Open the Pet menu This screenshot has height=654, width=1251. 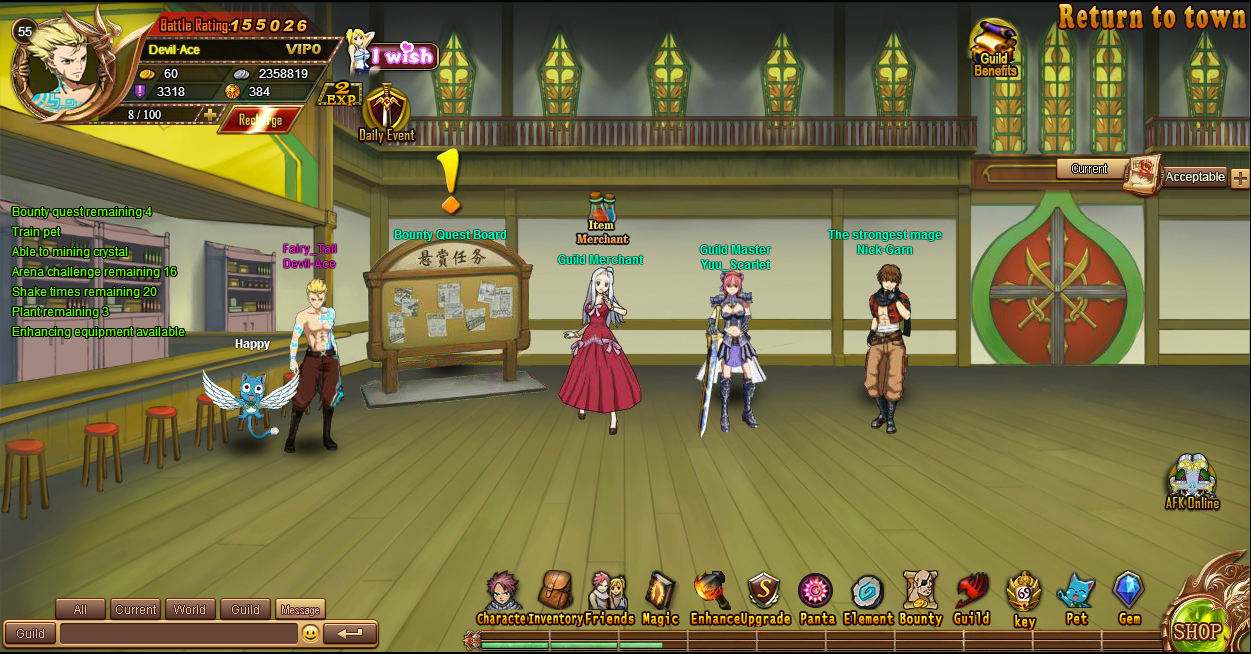point(1076,599)
